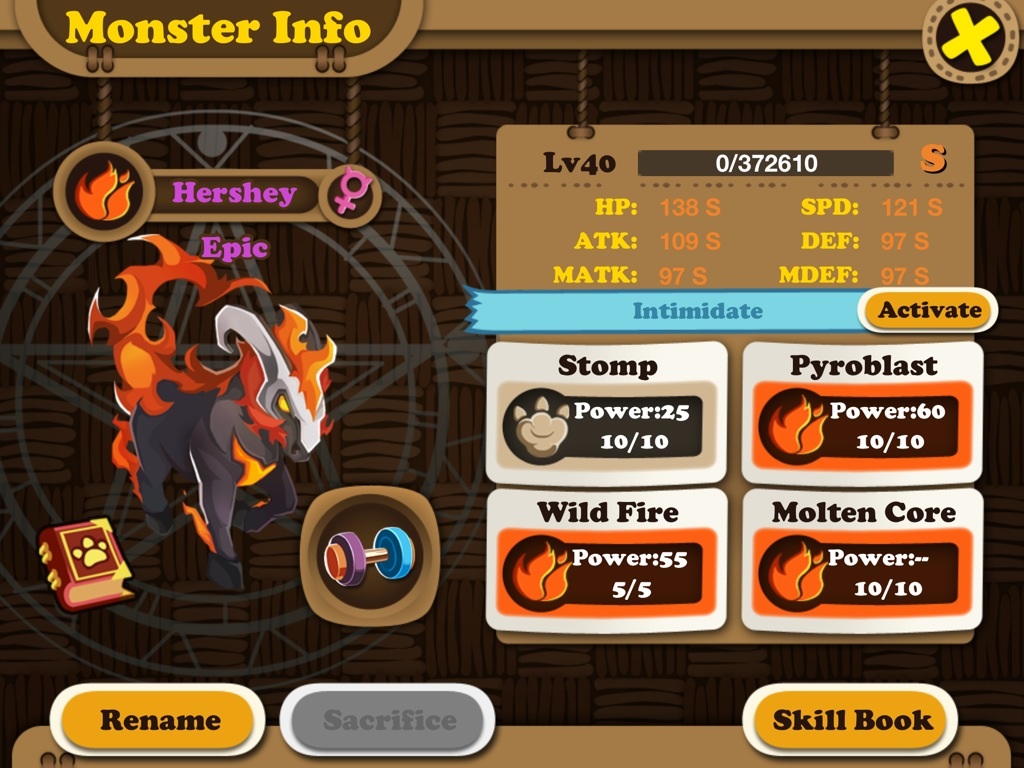Viewport: 1024px width, 768px height.
Task: Click the greyed-out Sacrifice button
Action: coord(388,720)
